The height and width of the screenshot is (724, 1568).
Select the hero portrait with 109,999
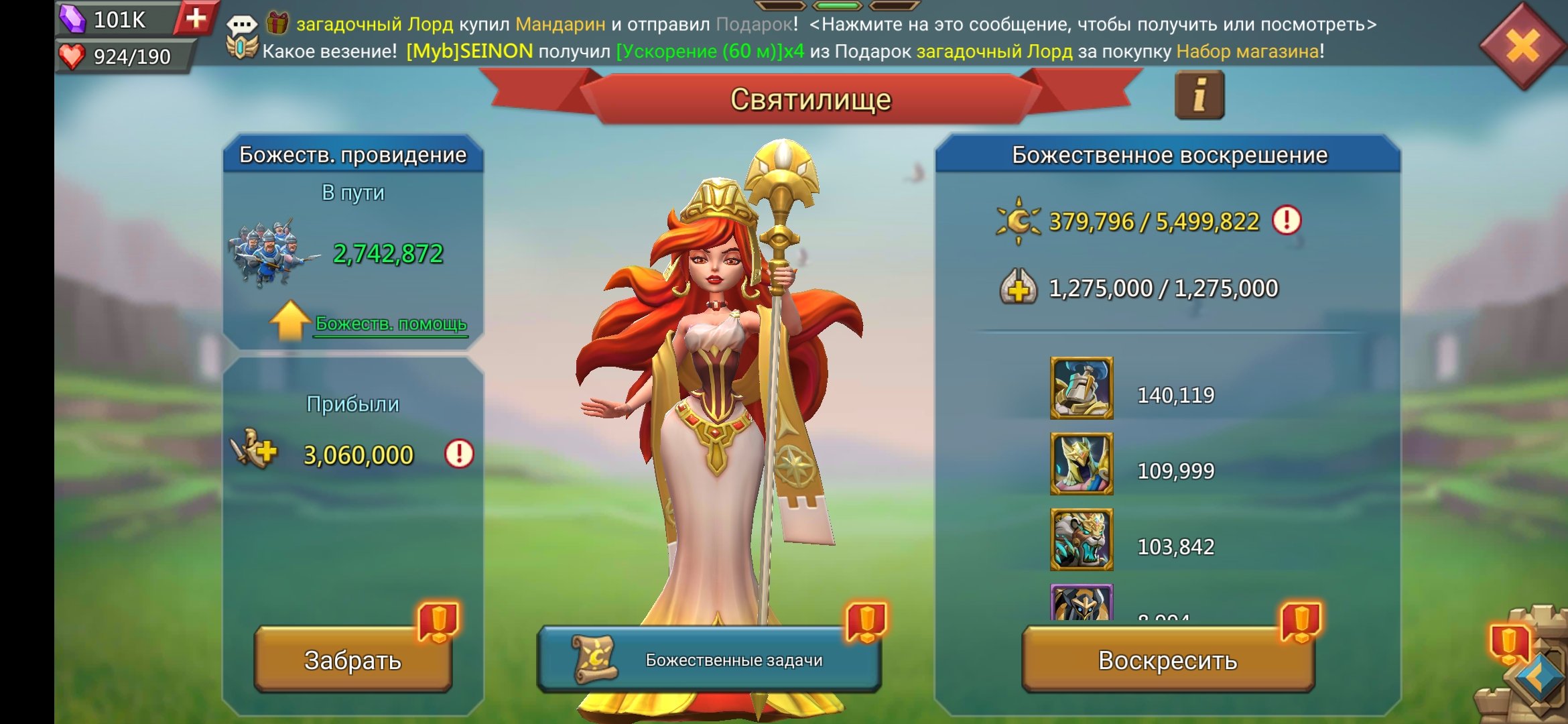pyautogui.click(x=1082, y=464)
